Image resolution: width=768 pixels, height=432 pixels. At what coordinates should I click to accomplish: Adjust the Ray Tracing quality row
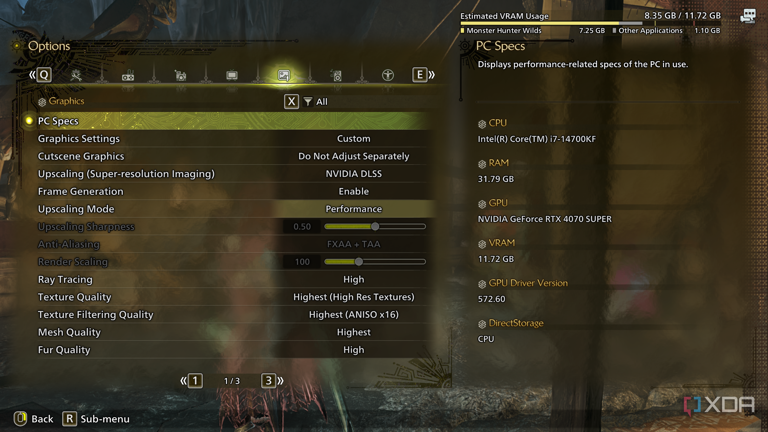[x=353, y=280]
